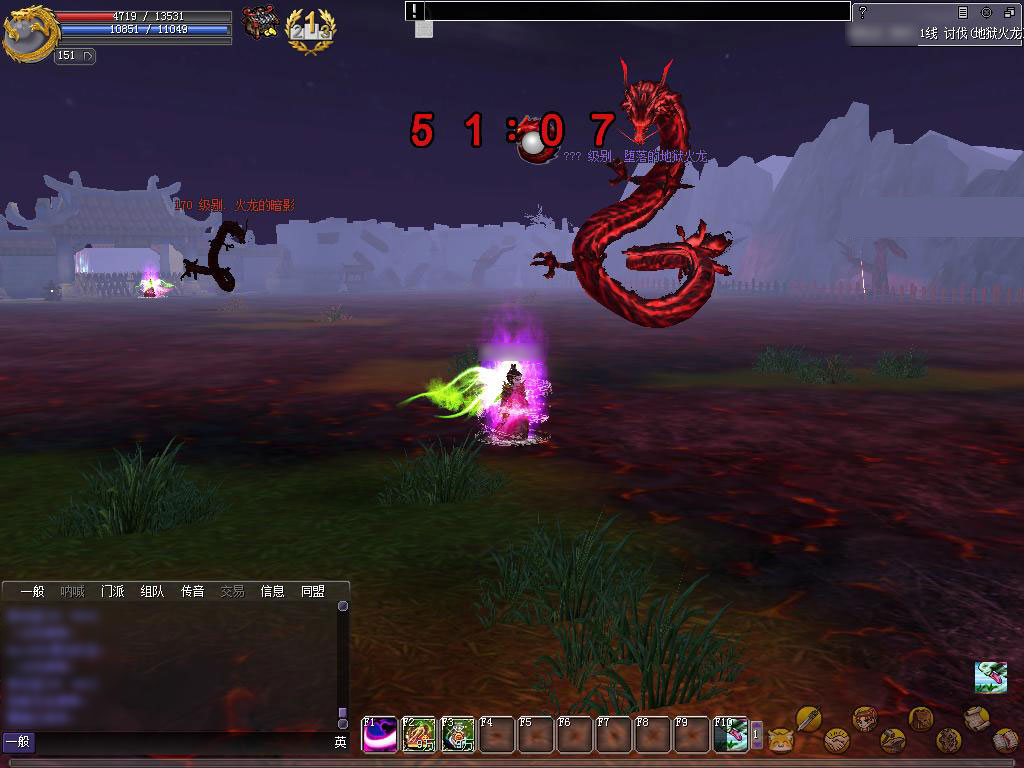Open the scroll quest icon

976,718
